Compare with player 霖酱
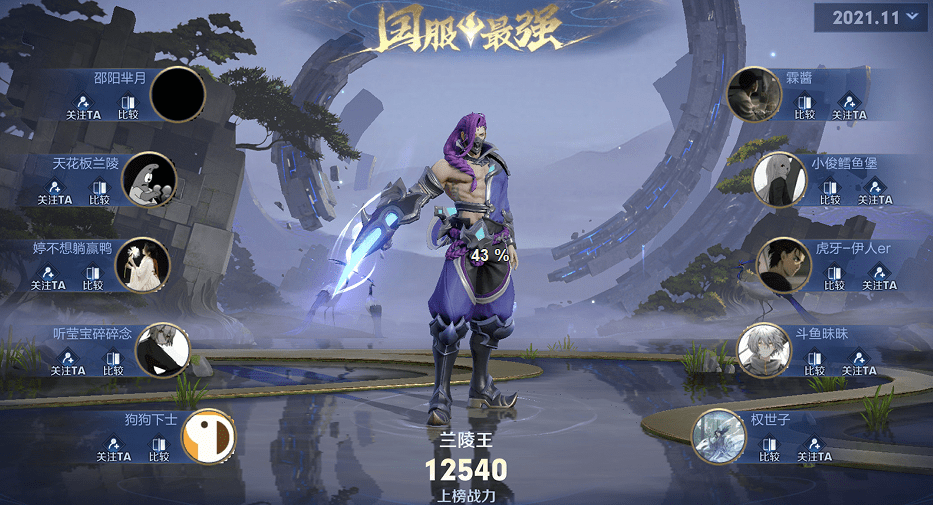The height and width of the screenshot is (505, 933). tap(805, 107)
